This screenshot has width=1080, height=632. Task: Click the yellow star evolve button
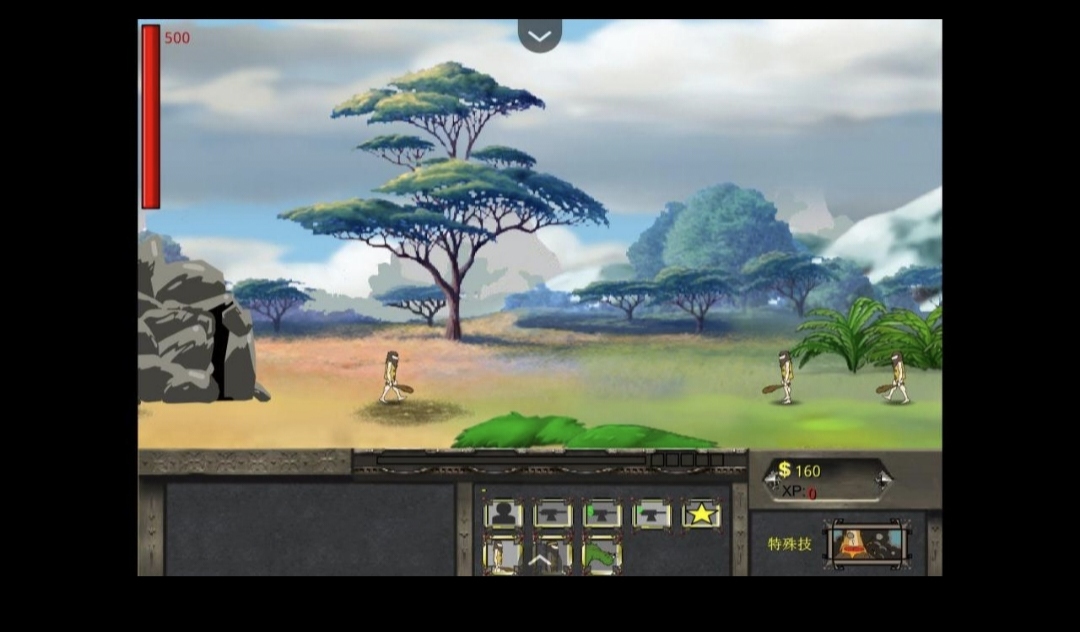(x=701, y=514)
